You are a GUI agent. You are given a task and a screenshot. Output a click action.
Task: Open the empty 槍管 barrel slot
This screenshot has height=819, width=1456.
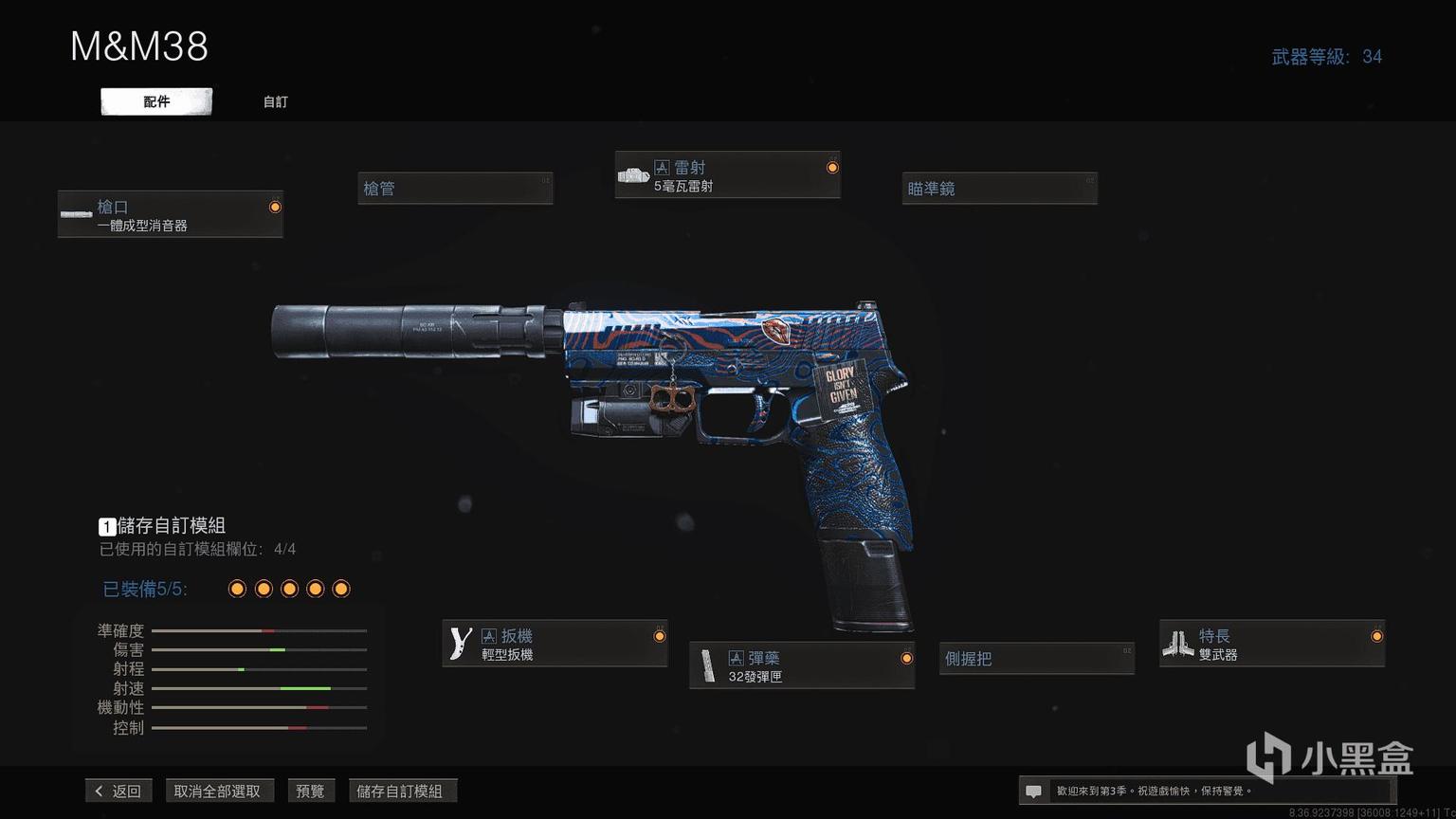[455, 189]
